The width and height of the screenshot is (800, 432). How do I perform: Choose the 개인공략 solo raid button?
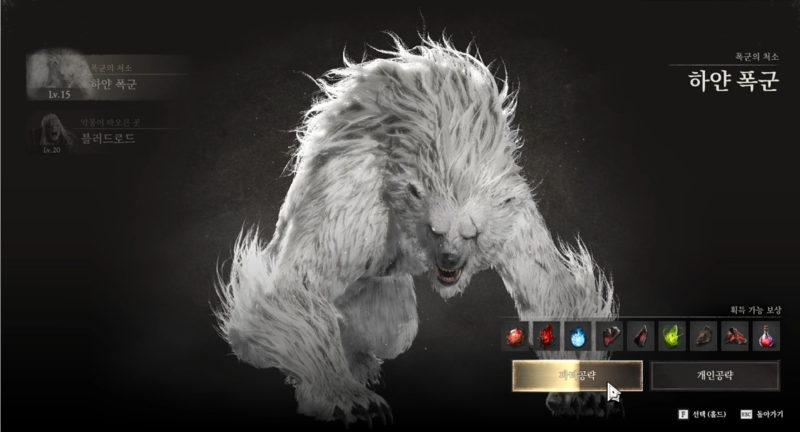click(x=715, y=376)
